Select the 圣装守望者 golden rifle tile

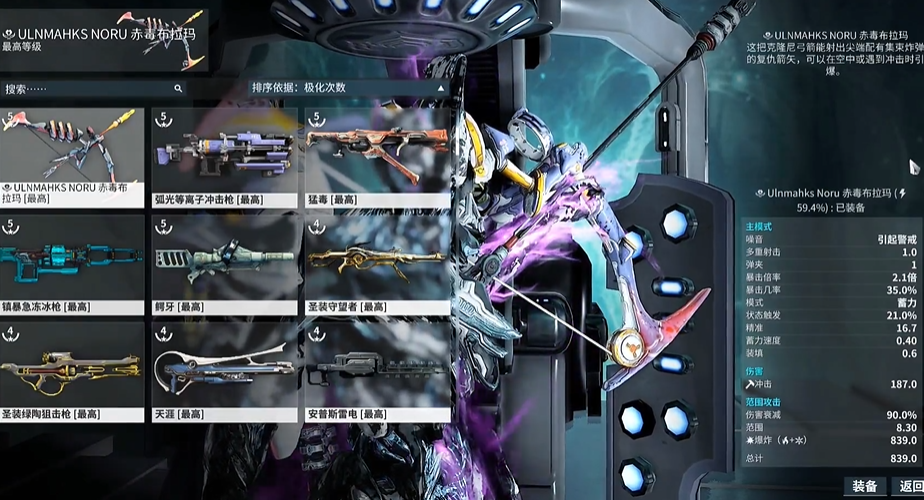coord(376,263)
